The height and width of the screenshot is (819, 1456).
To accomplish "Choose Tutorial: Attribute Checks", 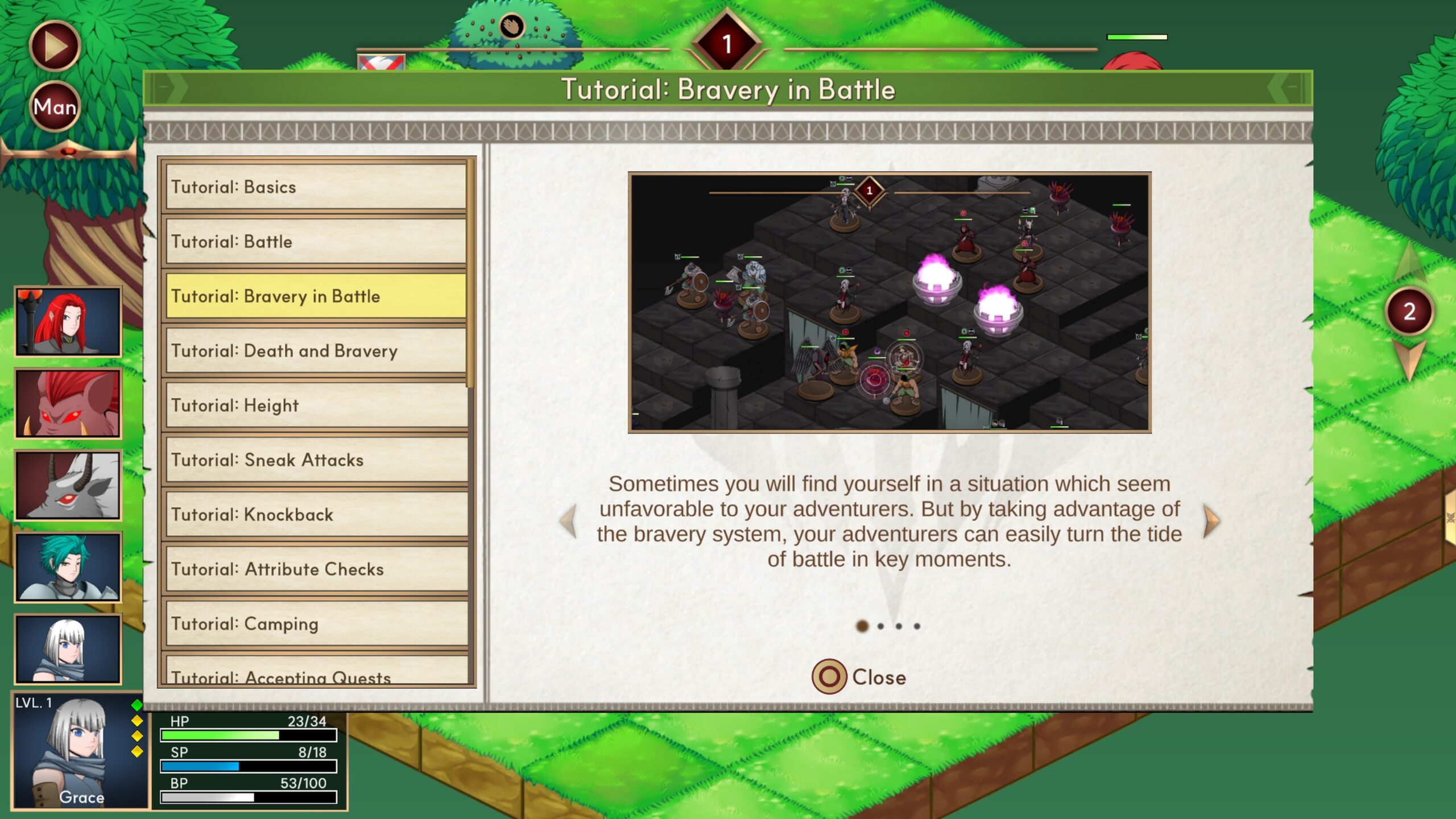I will [316, 569].
